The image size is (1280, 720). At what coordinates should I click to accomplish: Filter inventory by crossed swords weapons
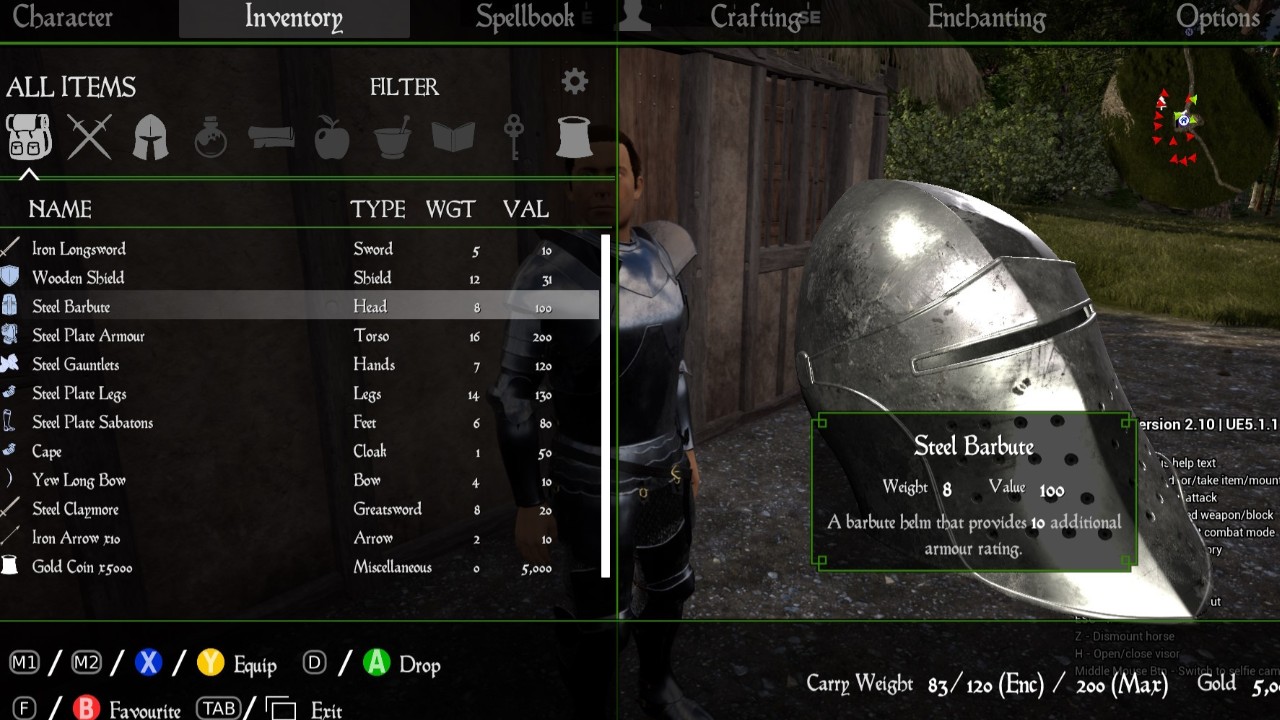pyautogui.click(x=90, y=136)
